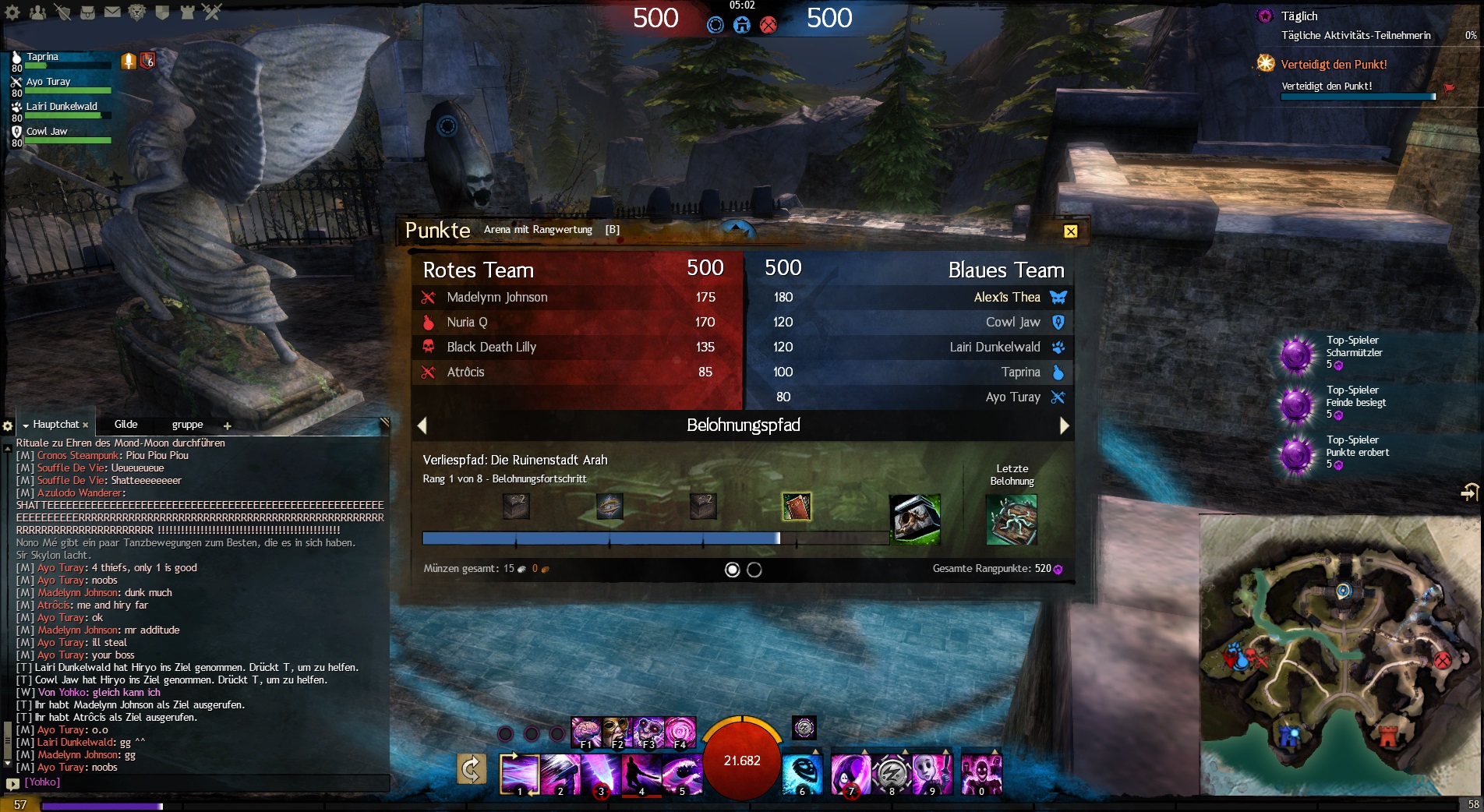
Task: Open the game menu gear icon
Action: [13, 12]
